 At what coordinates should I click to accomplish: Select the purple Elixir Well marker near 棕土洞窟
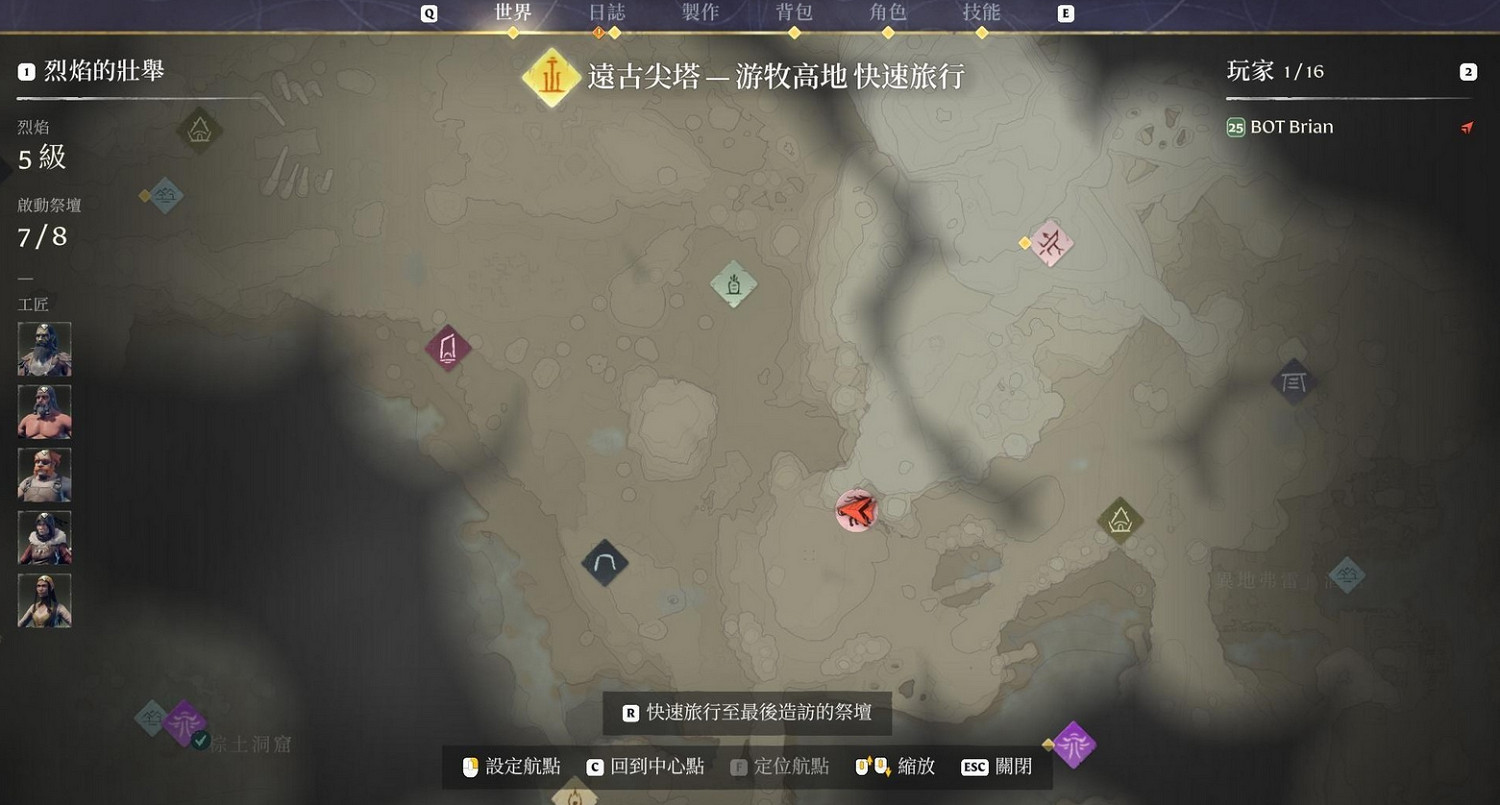(x=185, y=724)
